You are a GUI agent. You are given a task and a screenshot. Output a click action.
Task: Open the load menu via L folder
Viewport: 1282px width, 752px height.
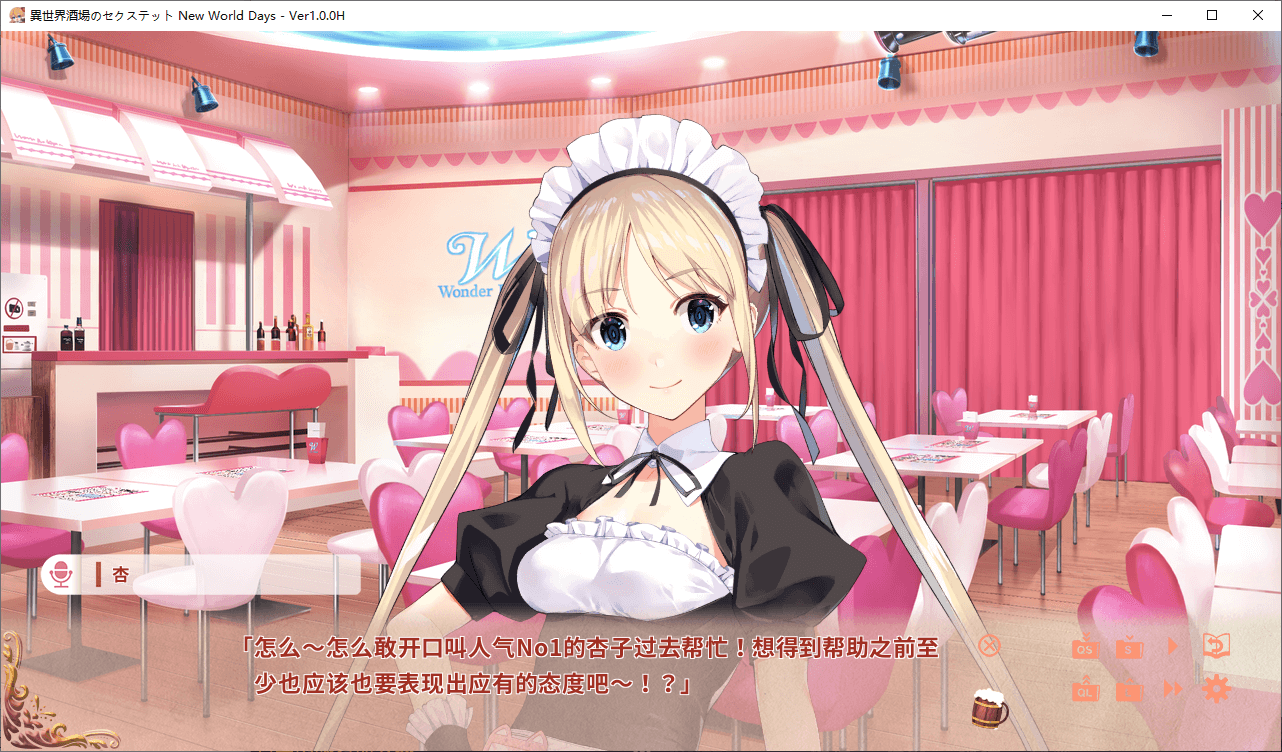1129,689
